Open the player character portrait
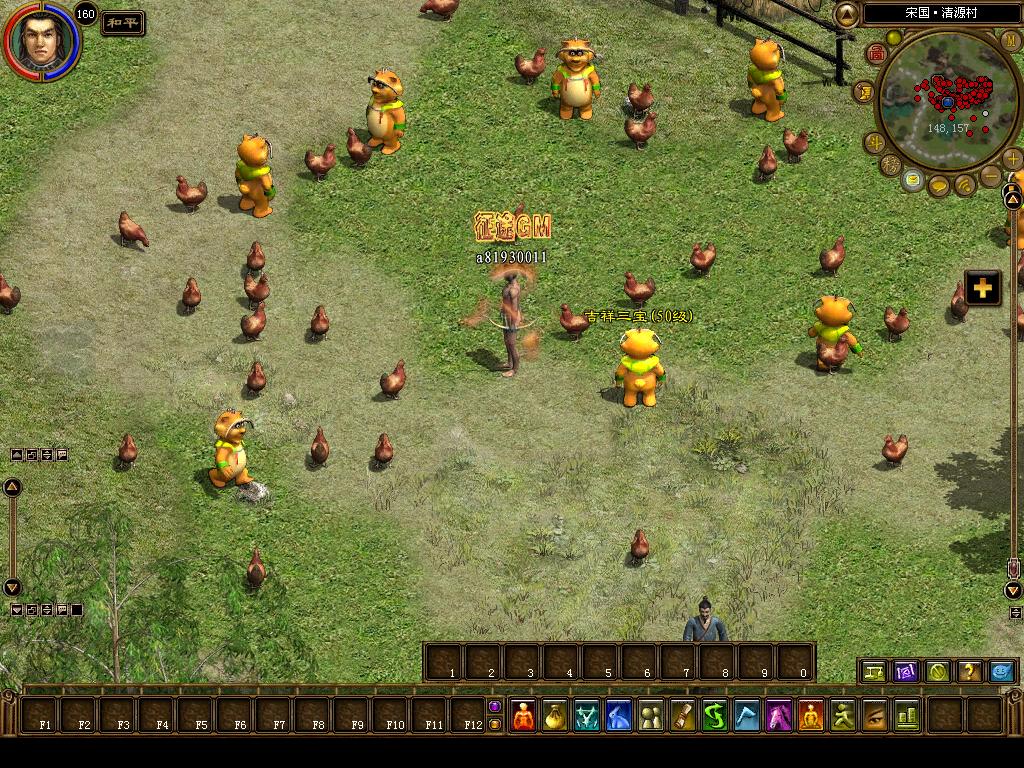 pos(40,42)
